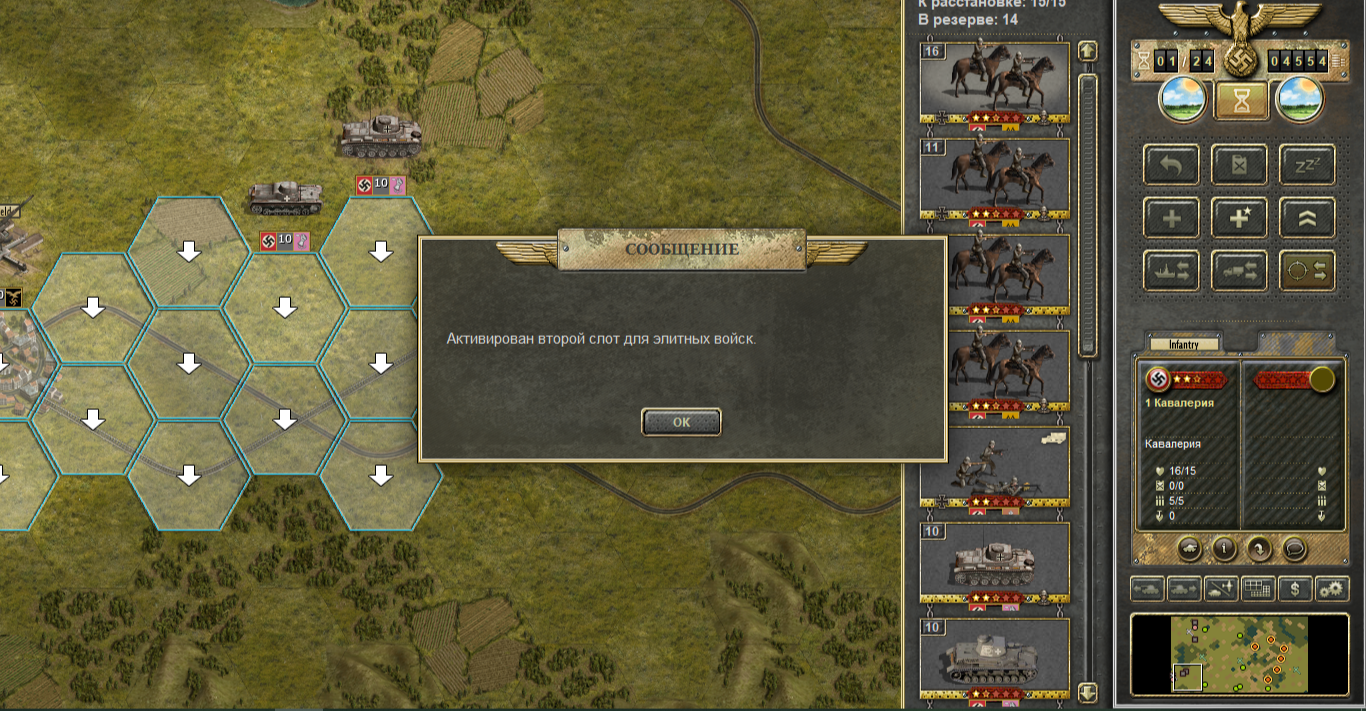This screenshot has width=1366, height=711.
Task: Click the strategic minimap
Action: coord(1240,654)
